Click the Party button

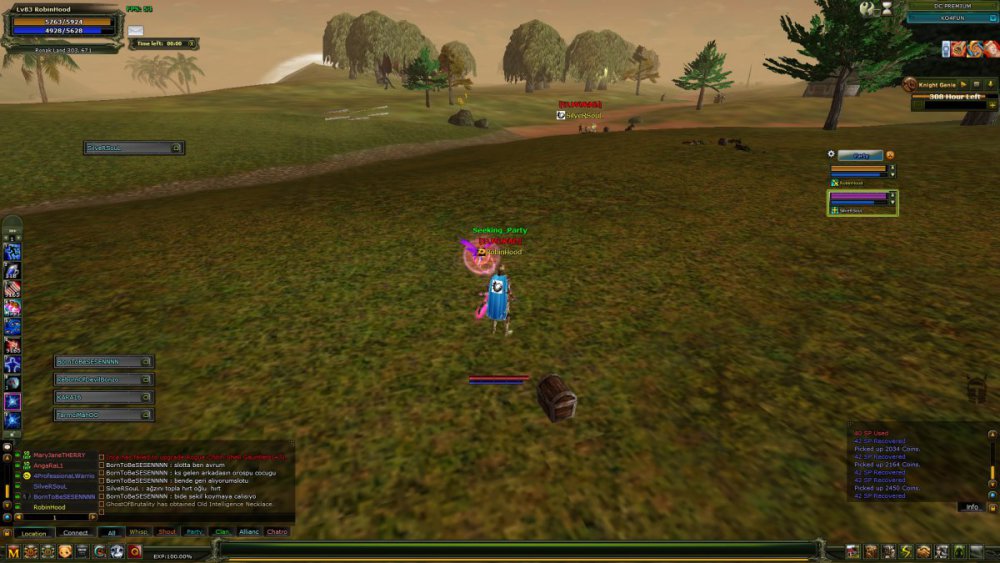(859, 155)
